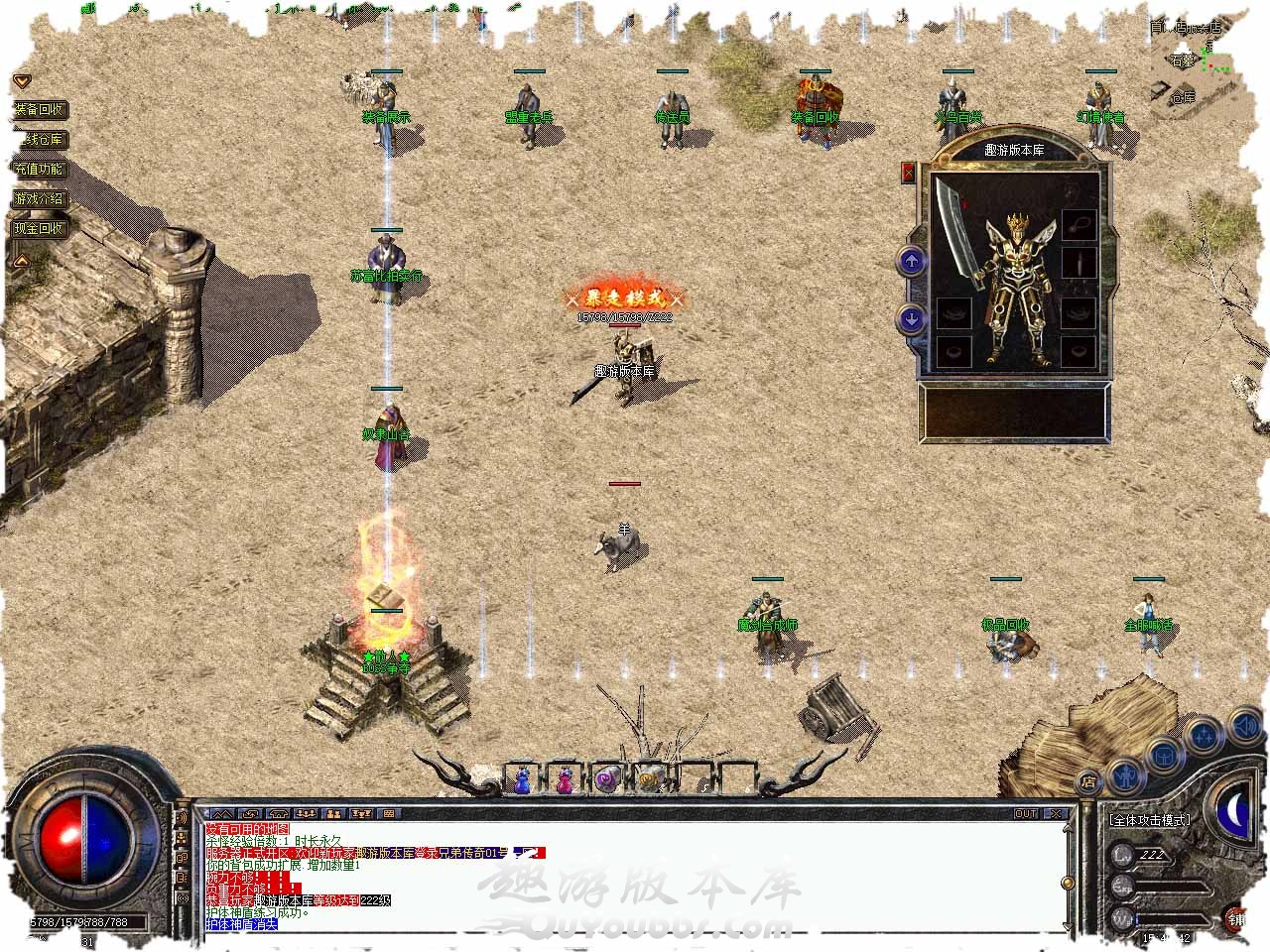Show the 游戏介绍 game introduction
The height and width of the screenshot is (952, 1270).
tap(40, 198)
